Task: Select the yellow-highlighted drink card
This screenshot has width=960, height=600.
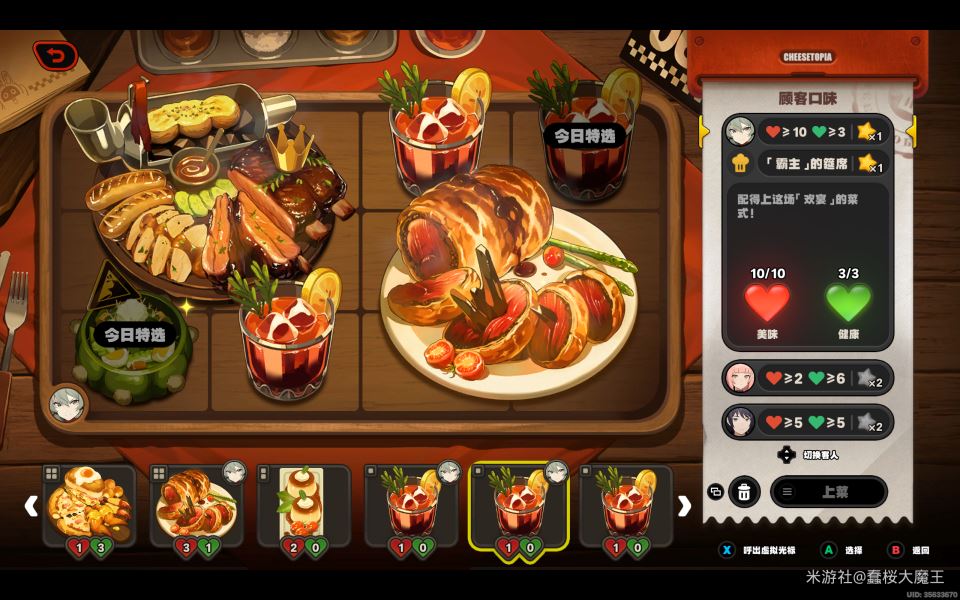Action: (518, 505)
